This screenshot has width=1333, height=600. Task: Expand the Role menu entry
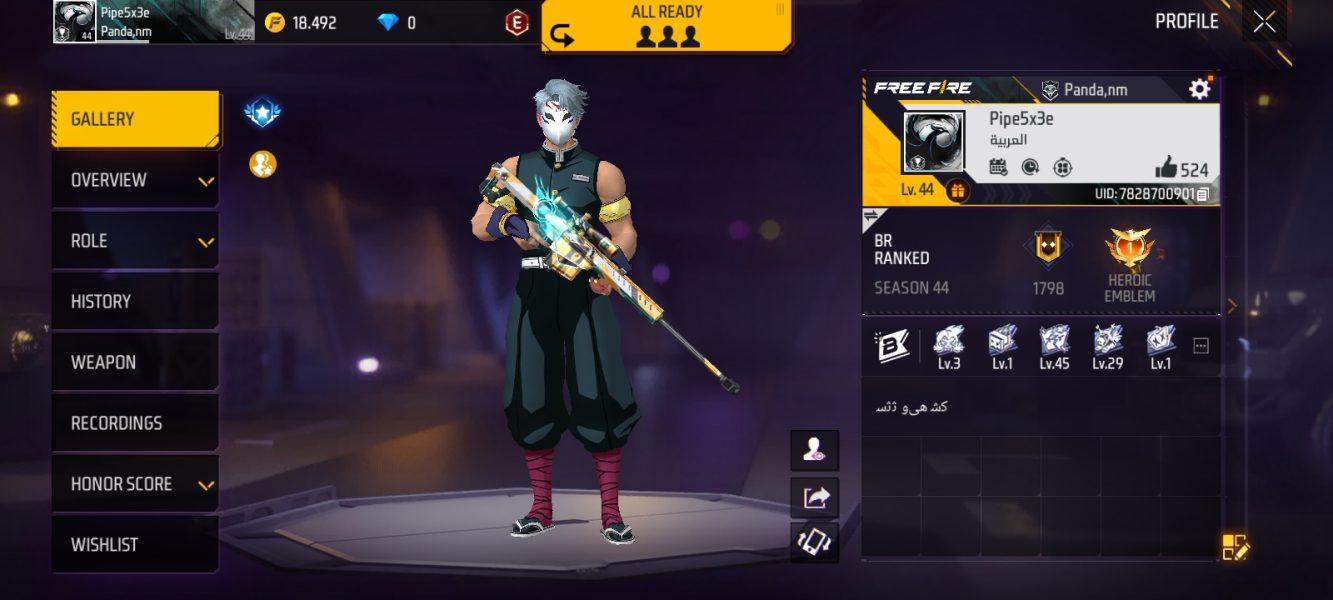coord(135,241)
